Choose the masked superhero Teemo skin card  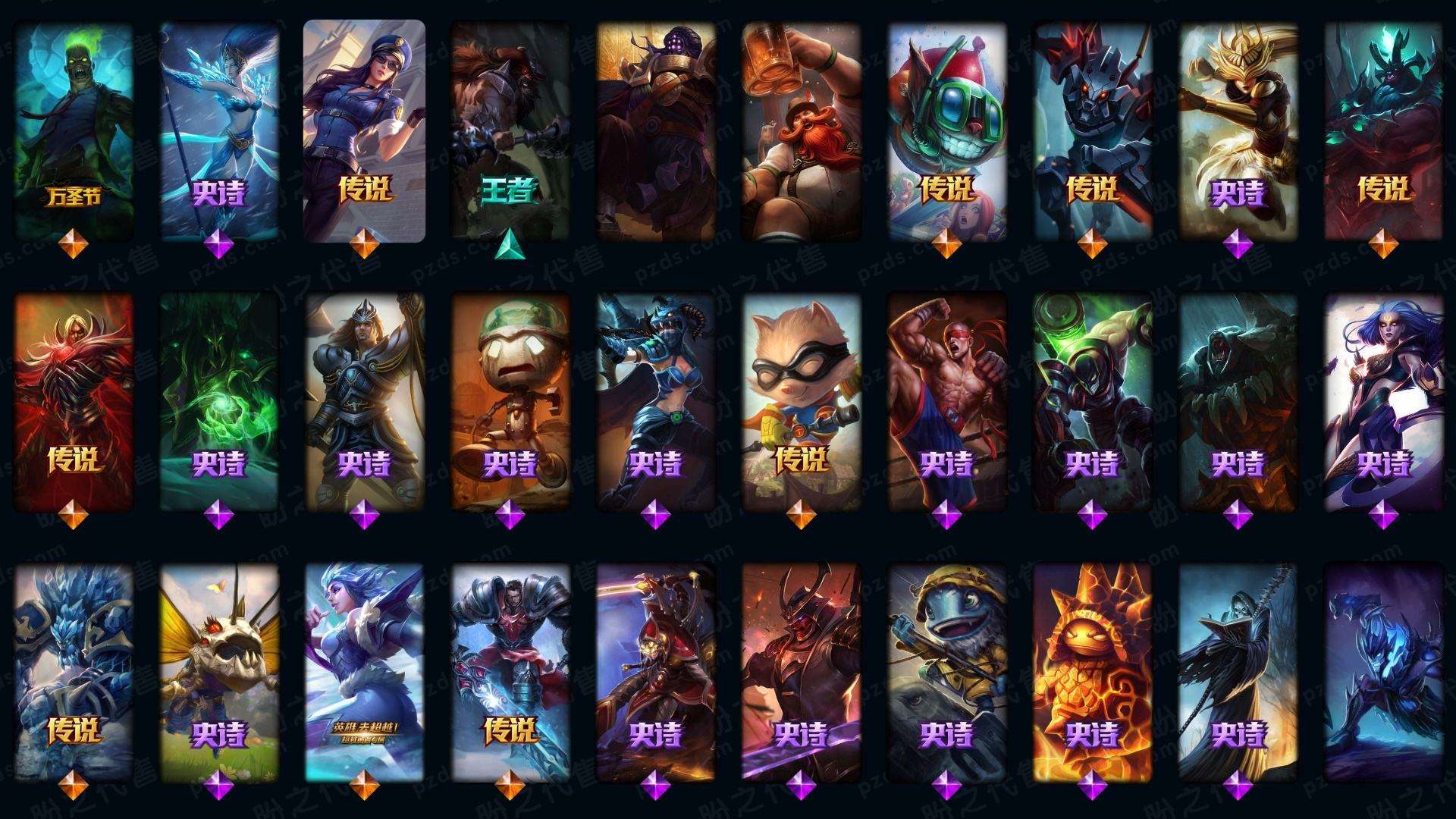[801, 402]
